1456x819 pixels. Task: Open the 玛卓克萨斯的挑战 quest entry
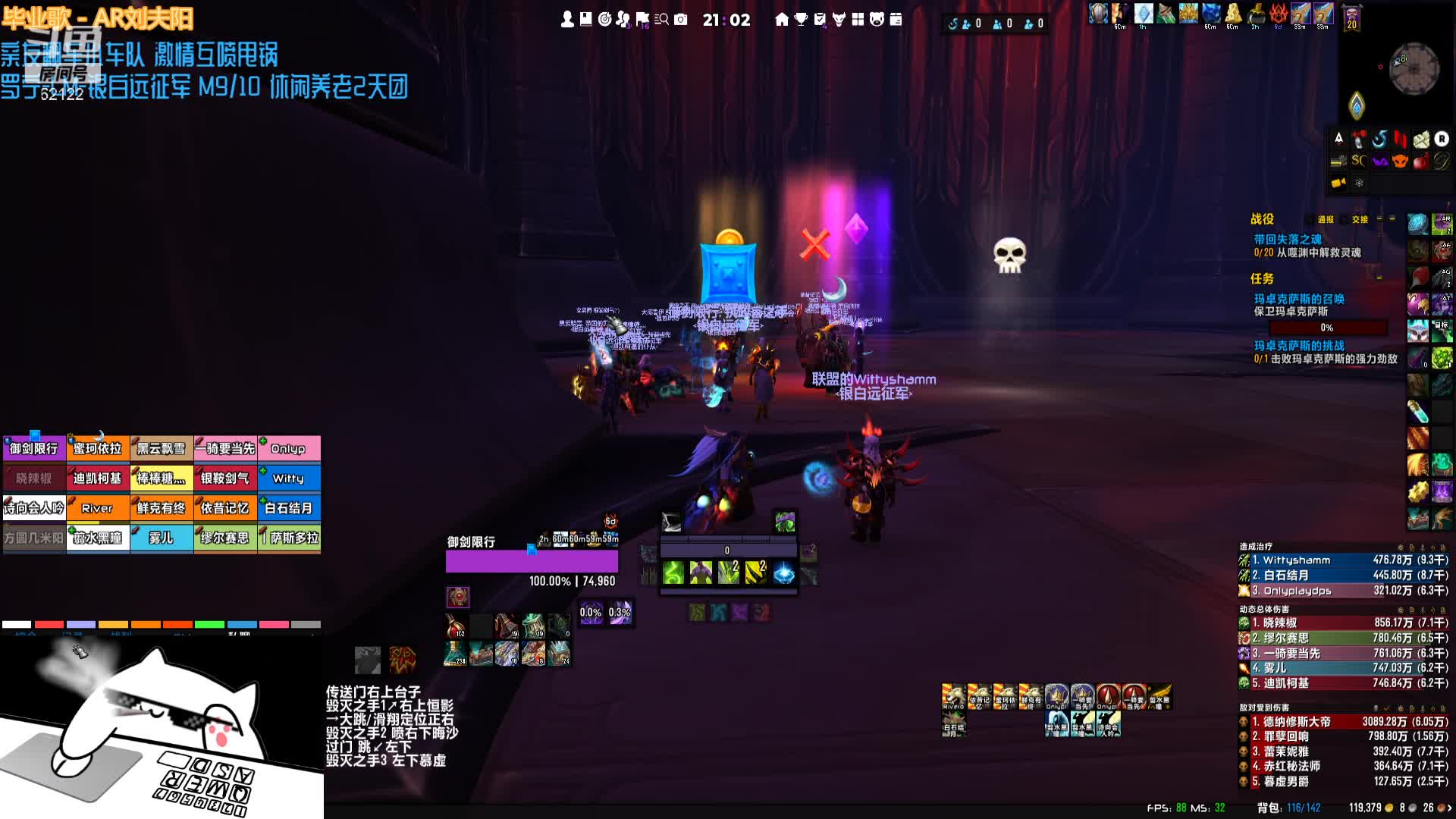(1298, 346)
